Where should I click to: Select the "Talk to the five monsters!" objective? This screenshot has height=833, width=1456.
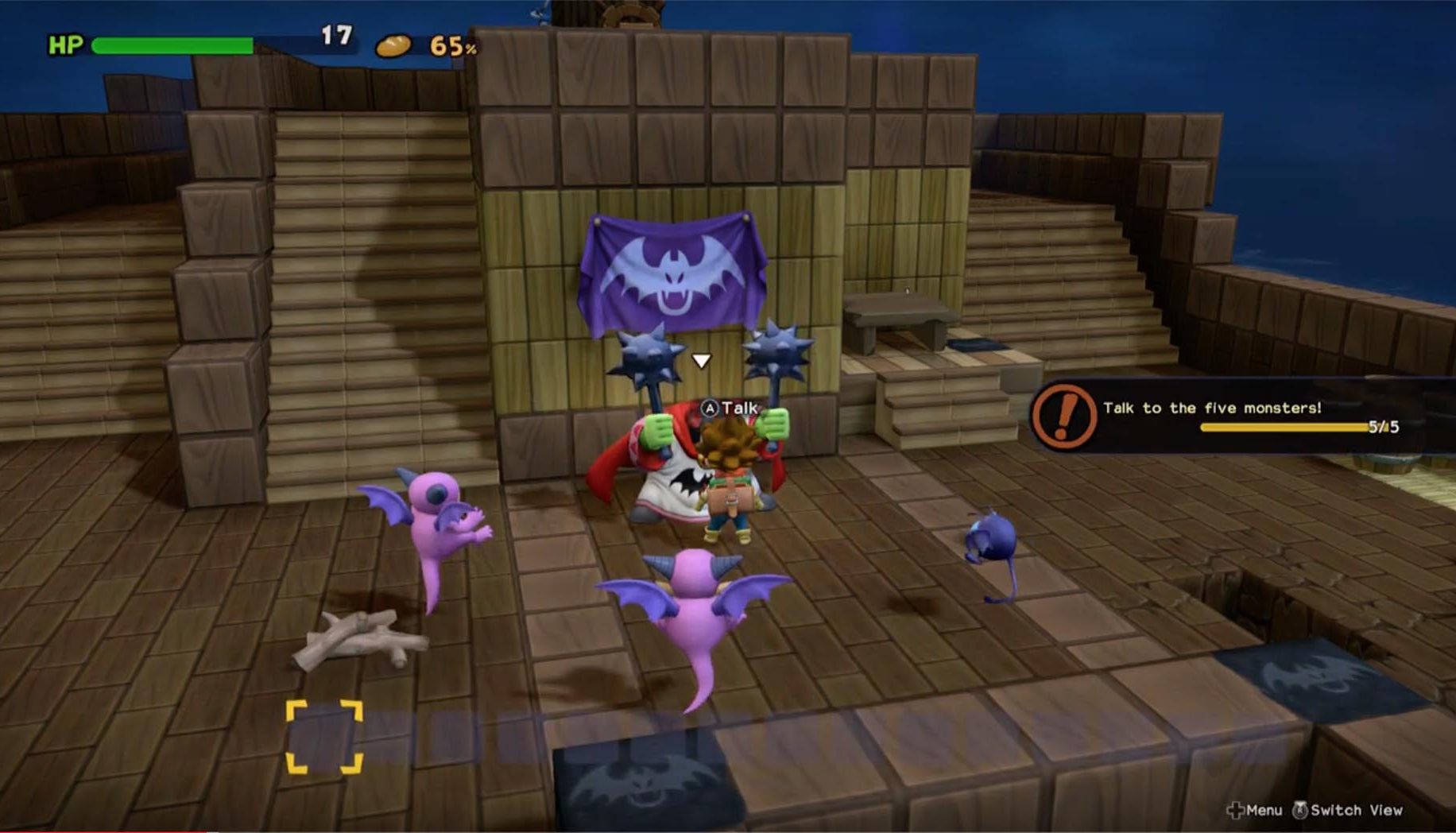pos(1212,408)
